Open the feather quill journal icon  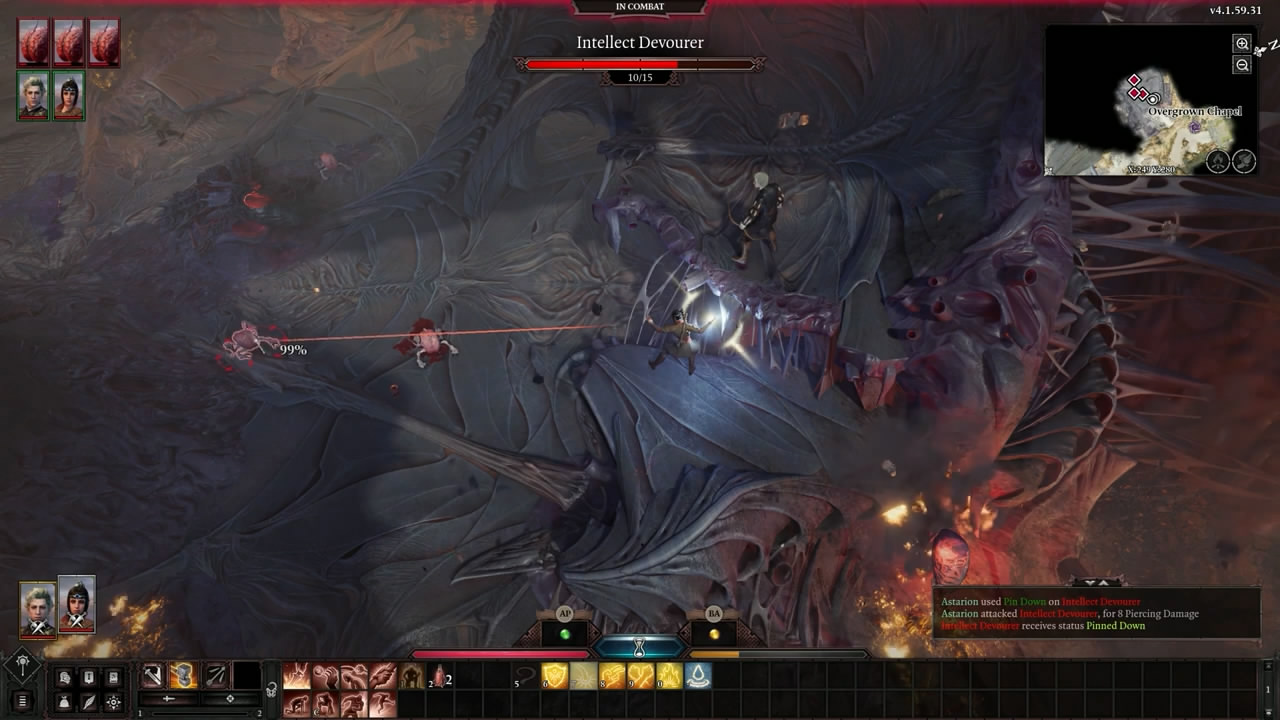click(x=89, y=702)
